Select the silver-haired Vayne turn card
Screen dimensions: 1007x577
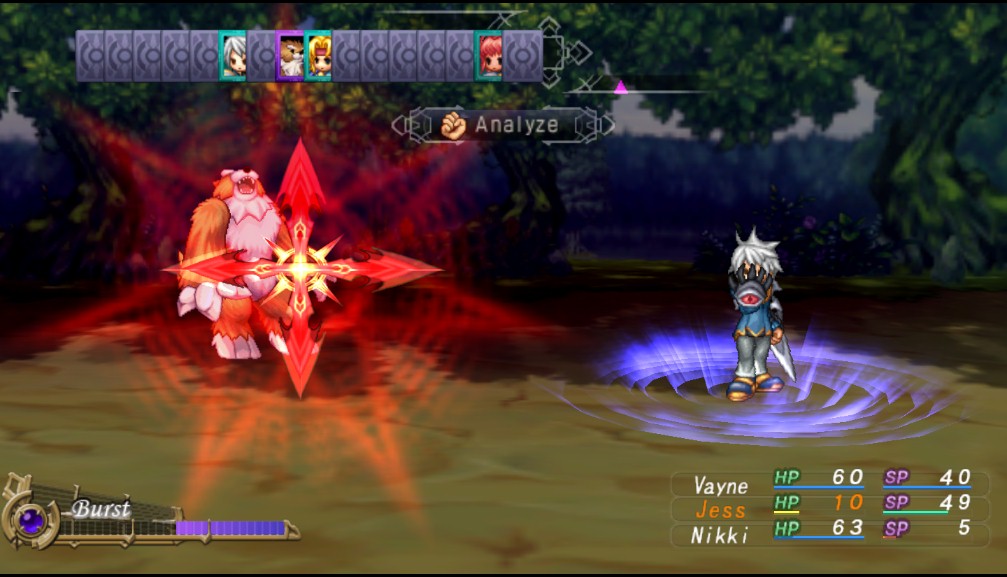233,55
